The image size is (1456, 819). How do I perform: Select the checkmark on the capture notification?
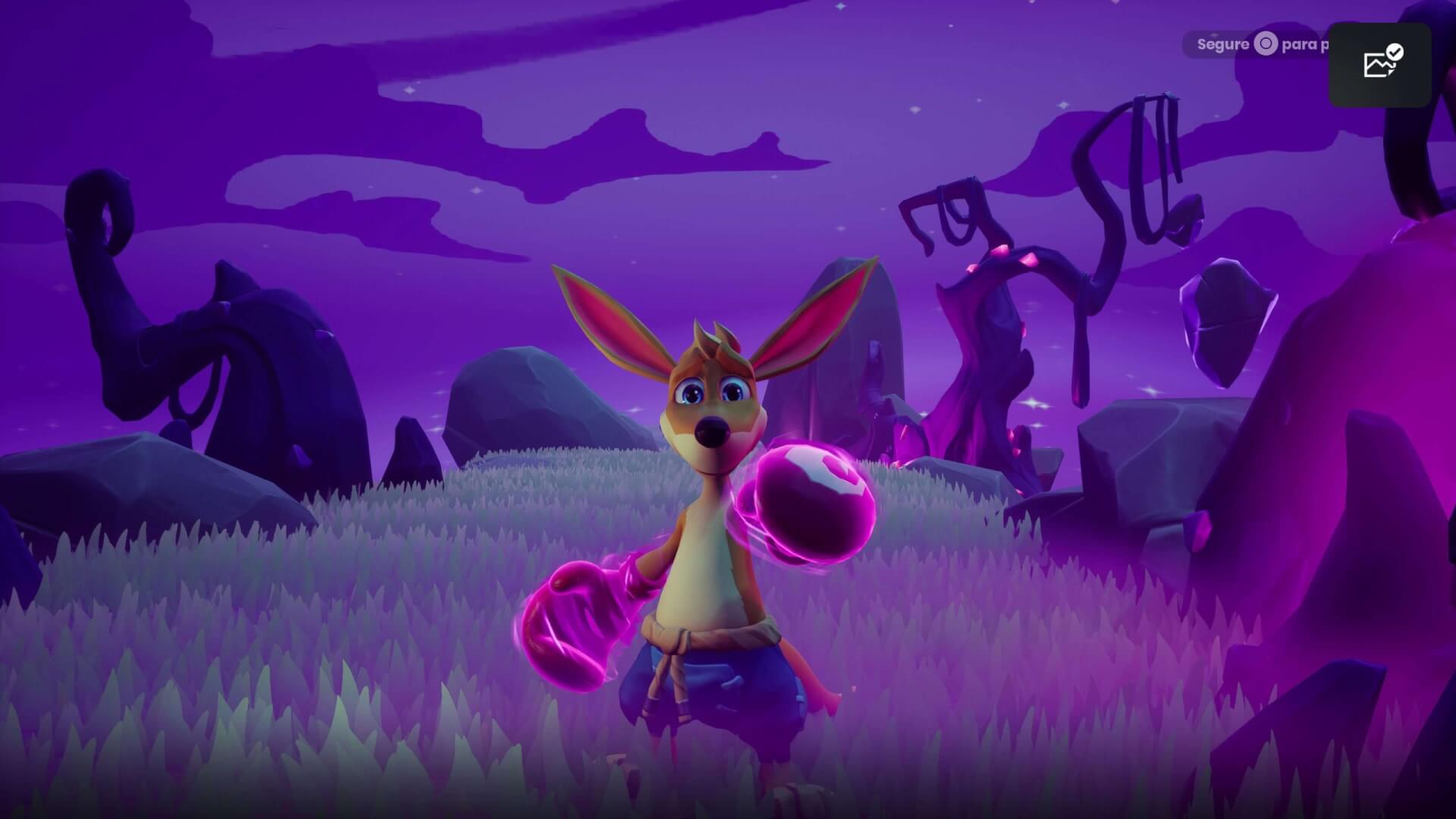1395,52
